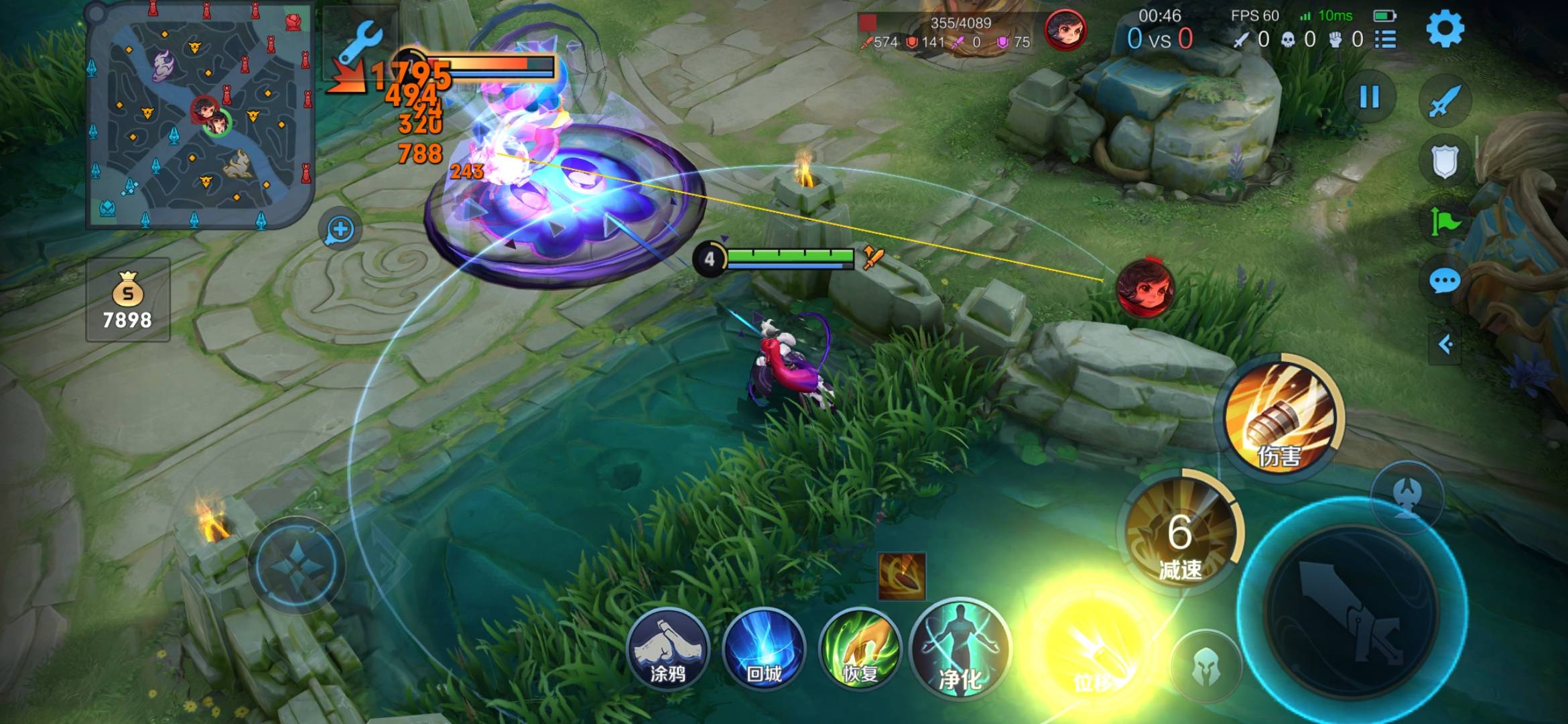
Task: Use the 恢复 heal ability
Action: coord(860,649)
